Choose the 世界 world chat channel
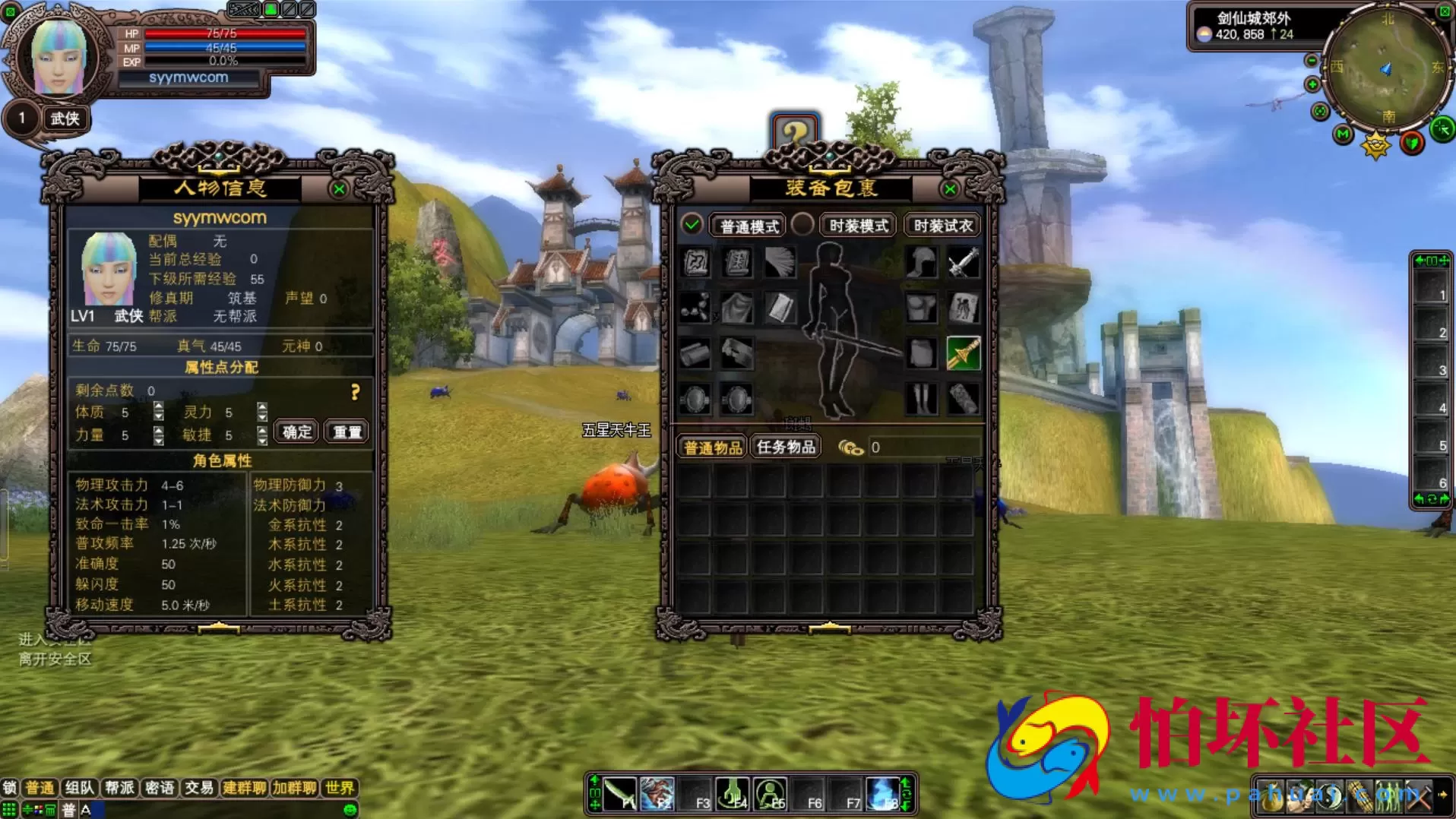1456x819 pixels. (339, 788)
